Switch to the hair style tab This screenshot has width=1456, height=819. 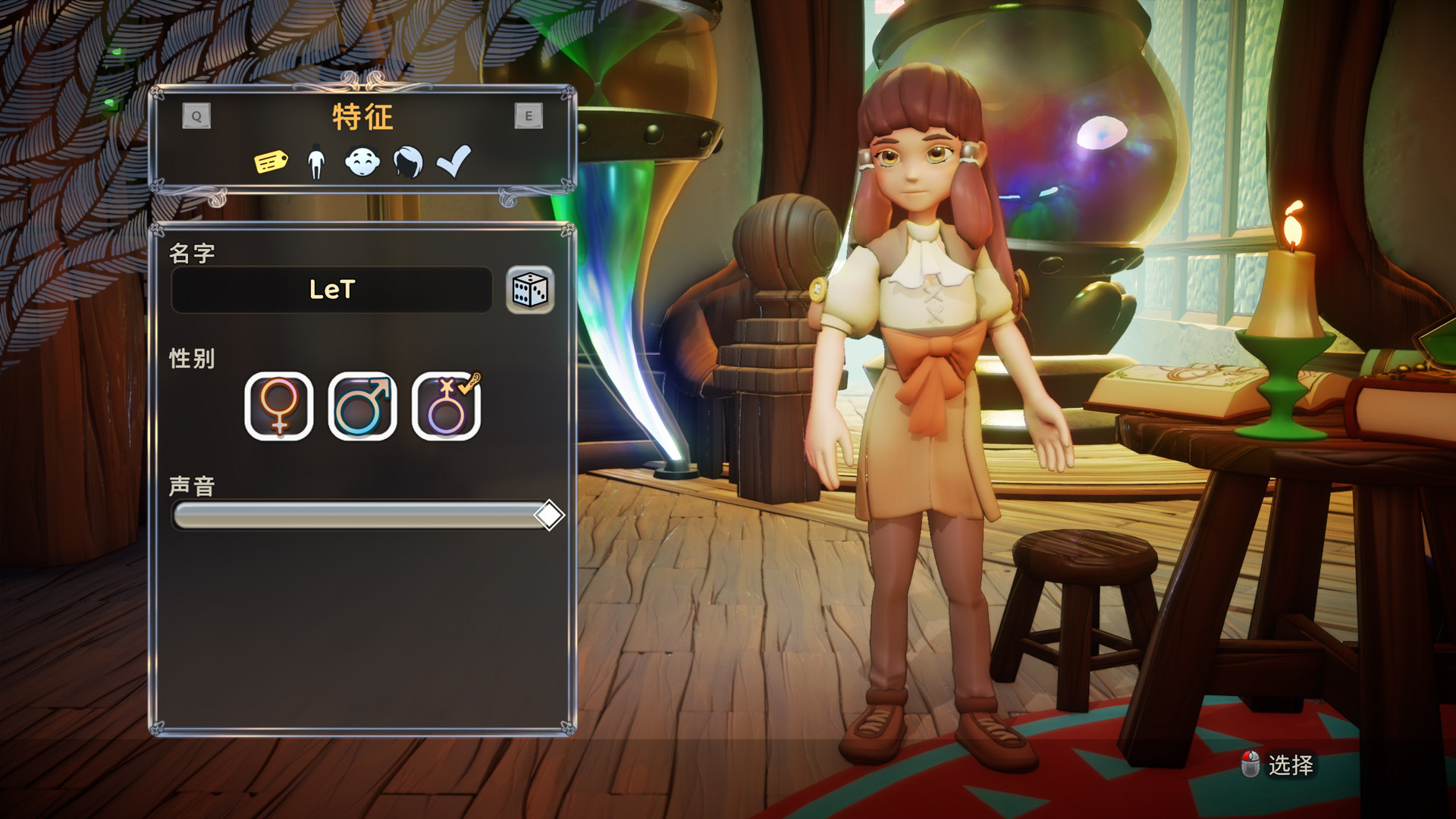pyautogui.click(x=408, y=162)
